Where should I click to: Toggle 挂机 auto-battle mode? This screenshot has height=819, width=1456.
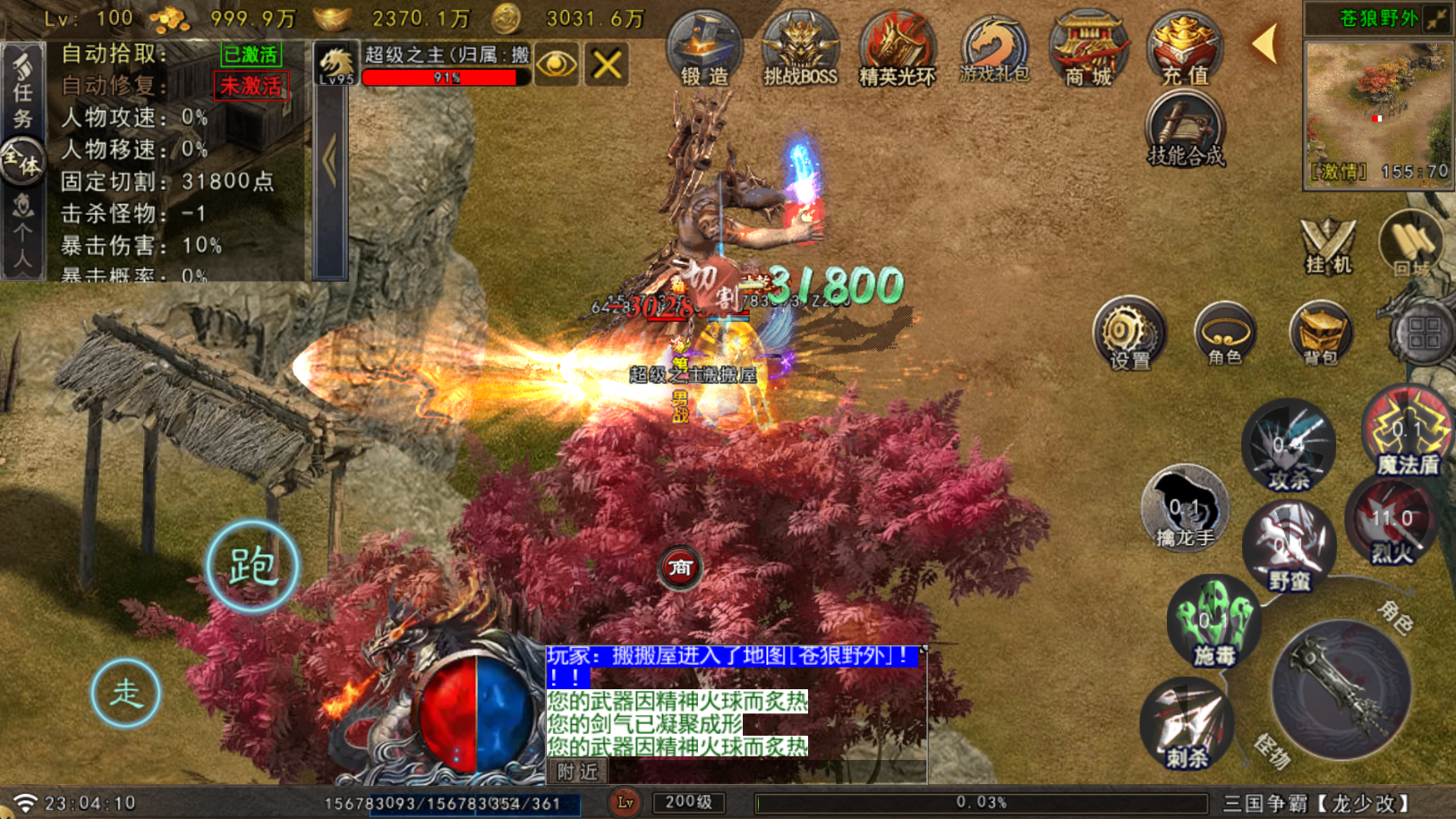pyautogui.click(x=1327, y=245)
